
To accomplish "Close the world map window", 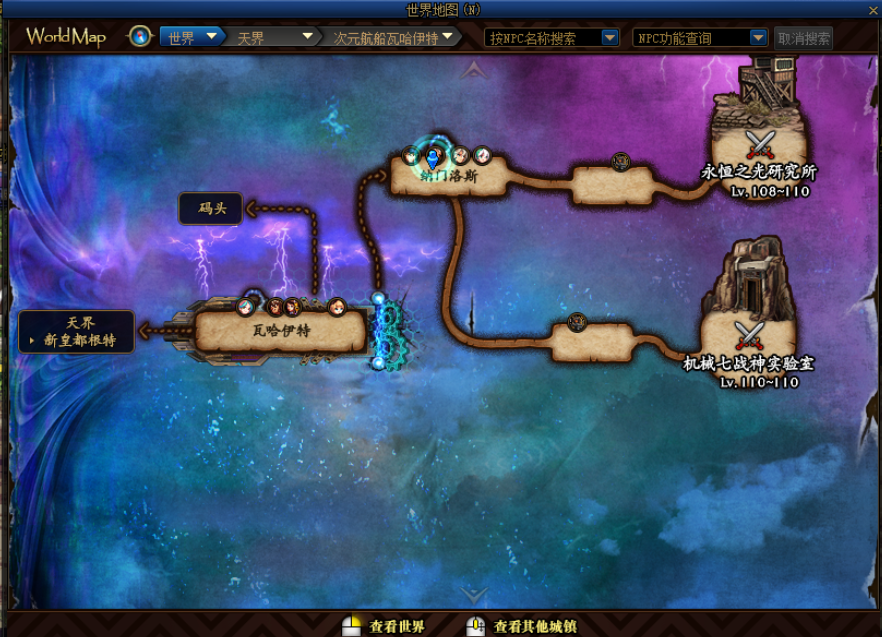I will point(872,8).
